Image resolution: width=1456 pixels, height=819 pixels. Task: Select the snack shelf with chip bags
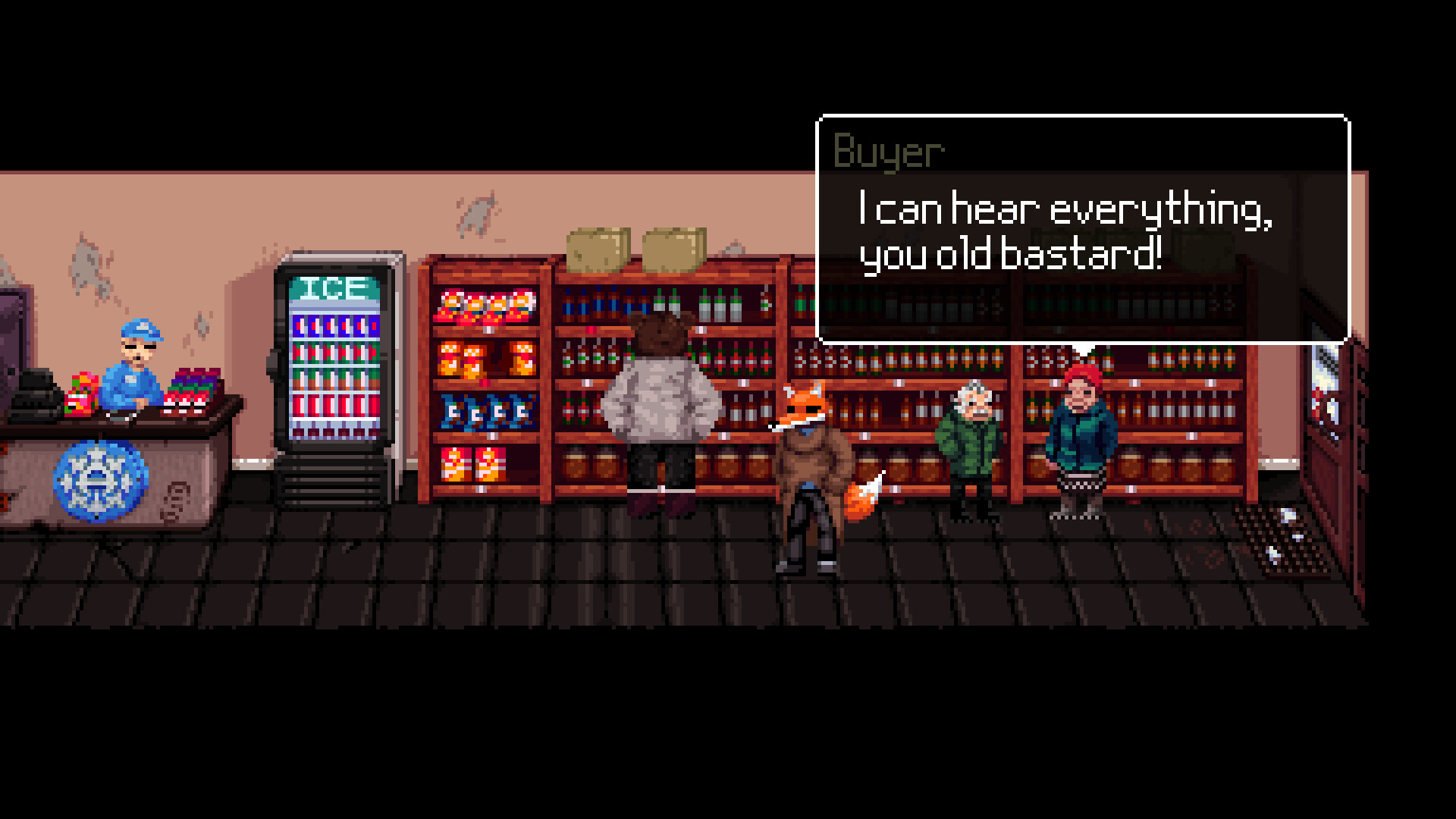pyautogui.click(x=485, y=379)
